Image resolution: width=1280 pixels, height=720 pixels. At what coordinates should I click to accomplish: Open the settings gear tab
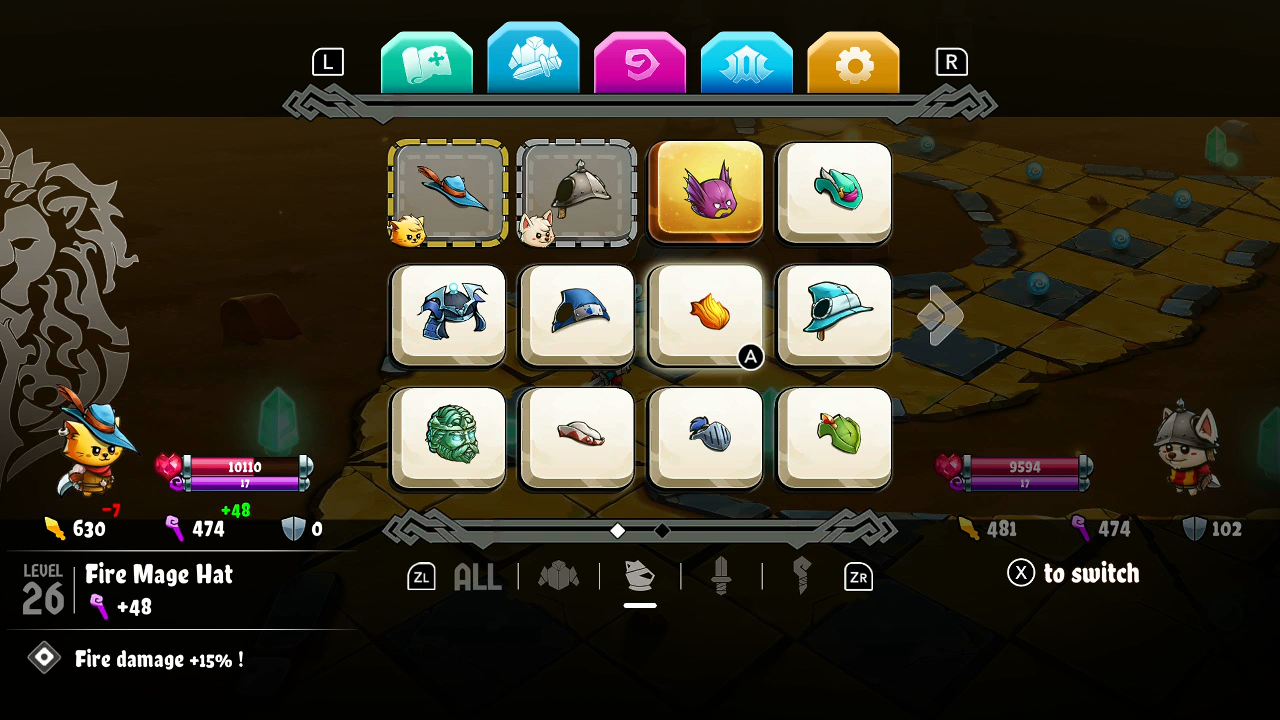(853, 60)
